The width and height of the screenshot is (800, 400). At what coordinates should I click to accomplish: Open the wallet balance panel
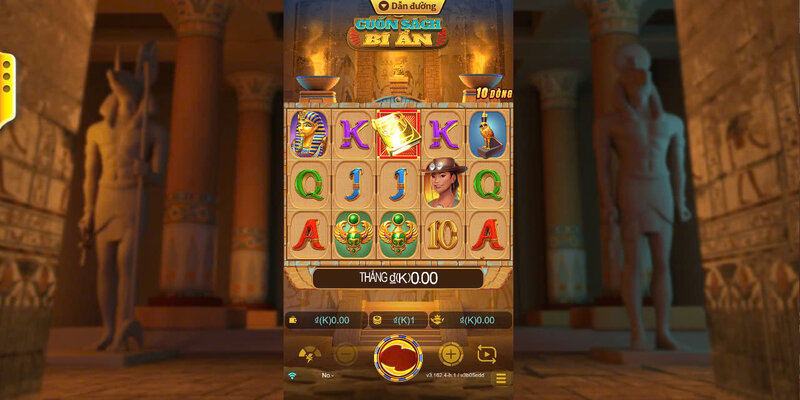click(322, 320)
